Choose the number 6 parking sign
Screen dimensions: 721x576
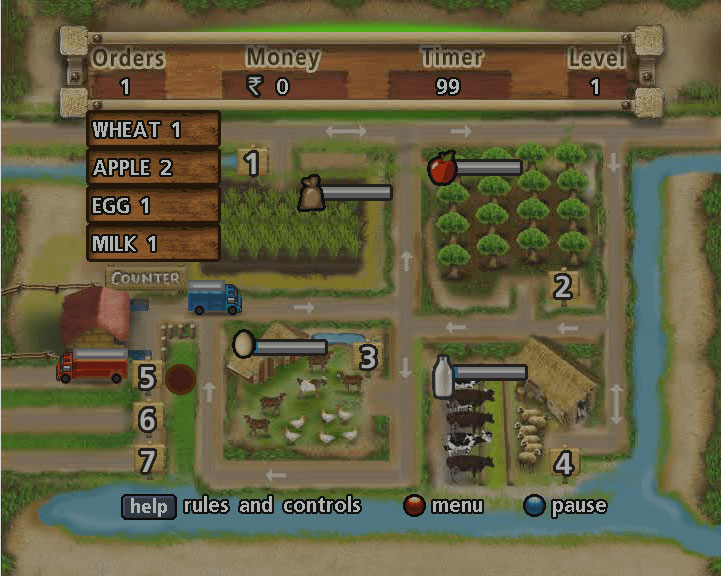[x=148, y=419]
